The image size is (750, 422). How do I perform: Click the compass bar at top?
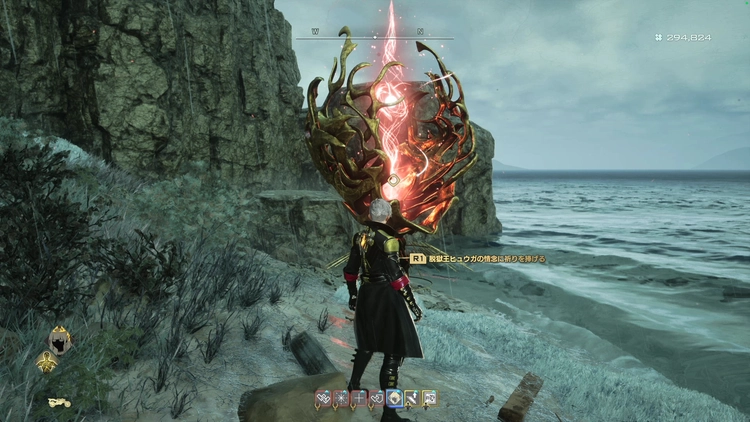point(374,37)
